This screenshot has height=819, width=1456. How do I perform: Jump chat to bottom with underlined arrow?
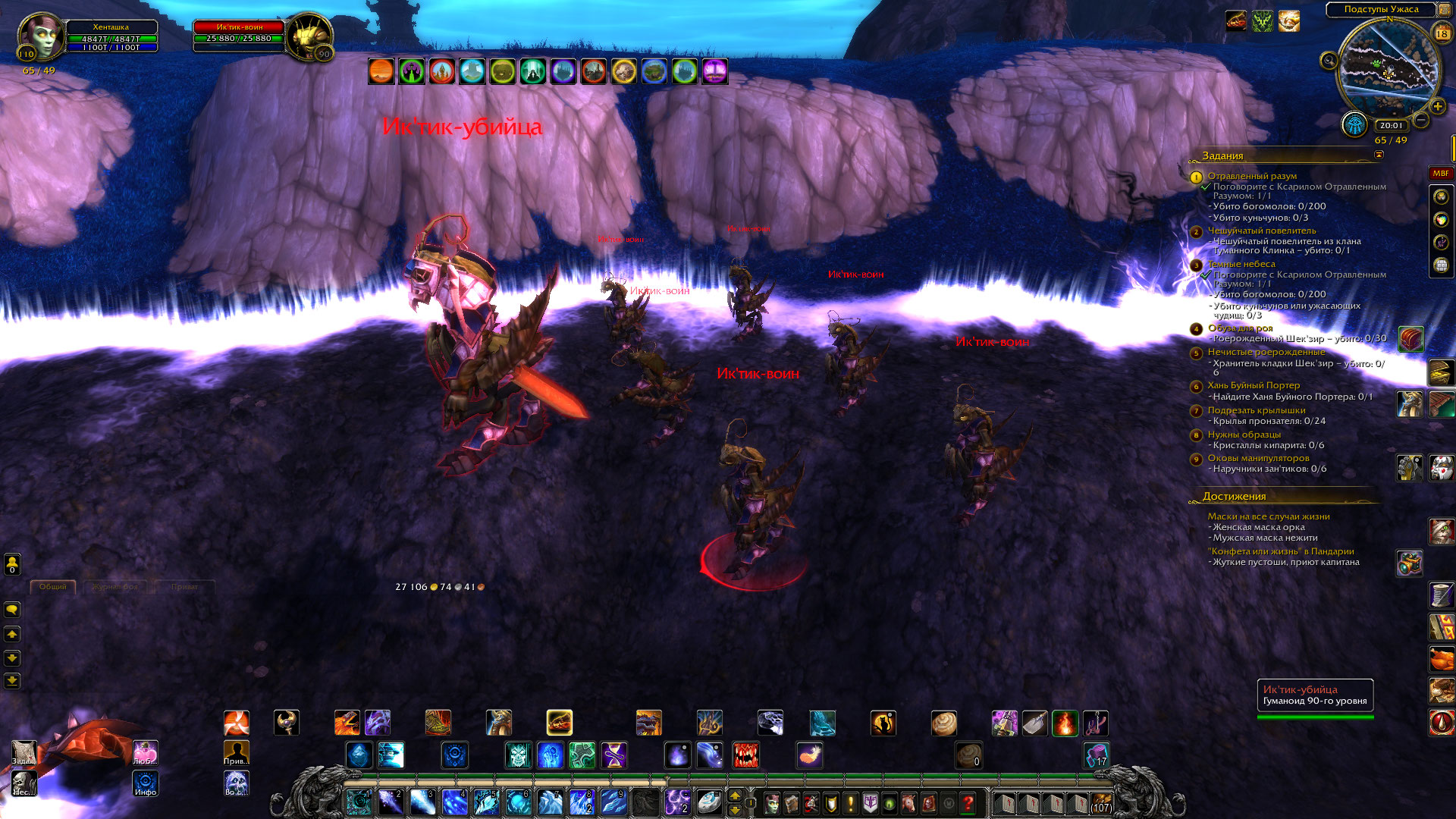point(12,680)
